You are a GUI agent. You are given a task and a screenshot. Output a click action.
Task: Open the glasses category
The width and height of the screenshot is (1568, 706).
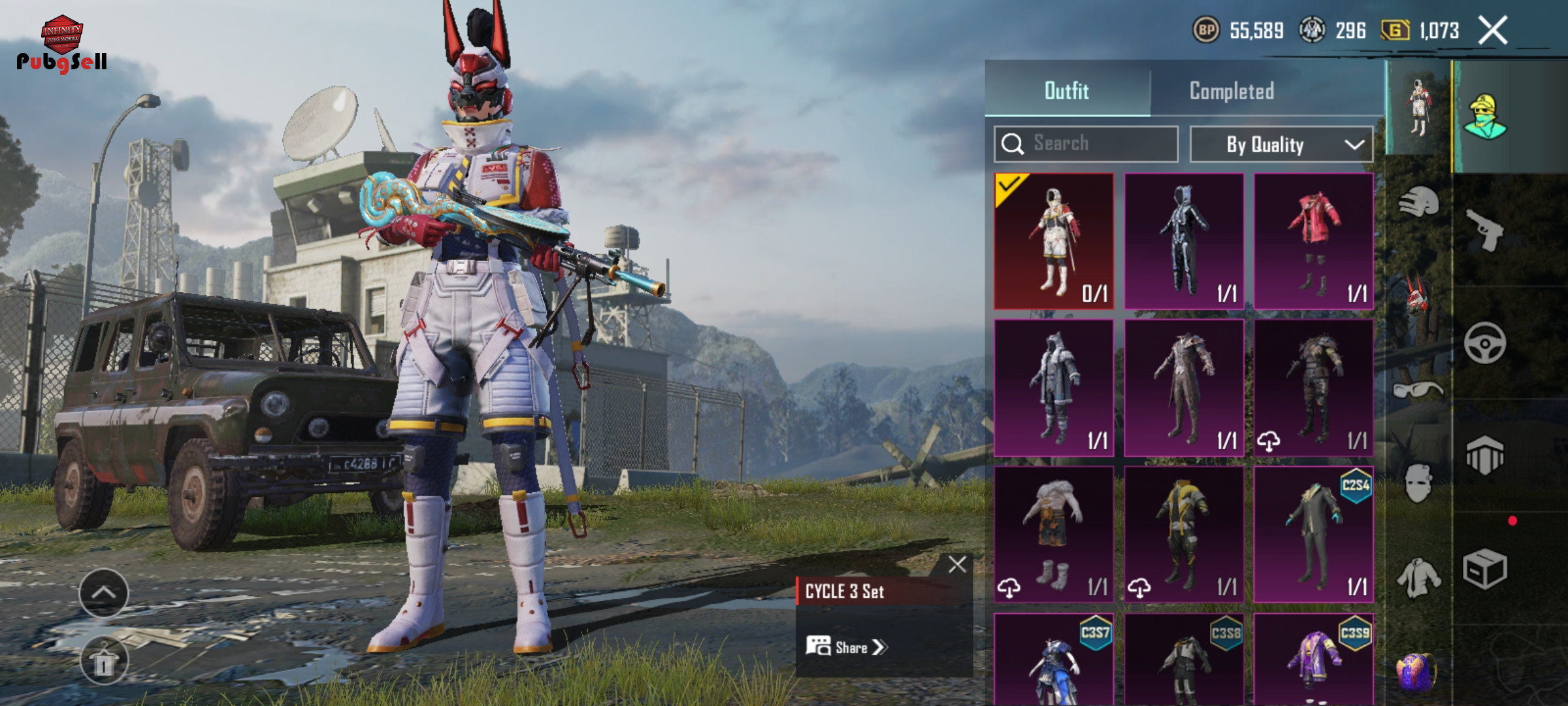coord(1417,390)
